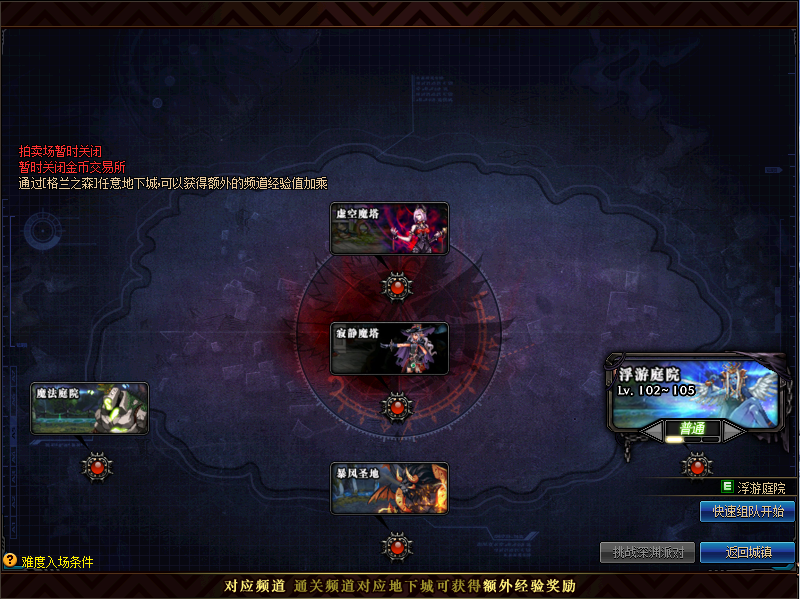
Task: Click the red node under 魔法庭院
Action: coord(97,465)
